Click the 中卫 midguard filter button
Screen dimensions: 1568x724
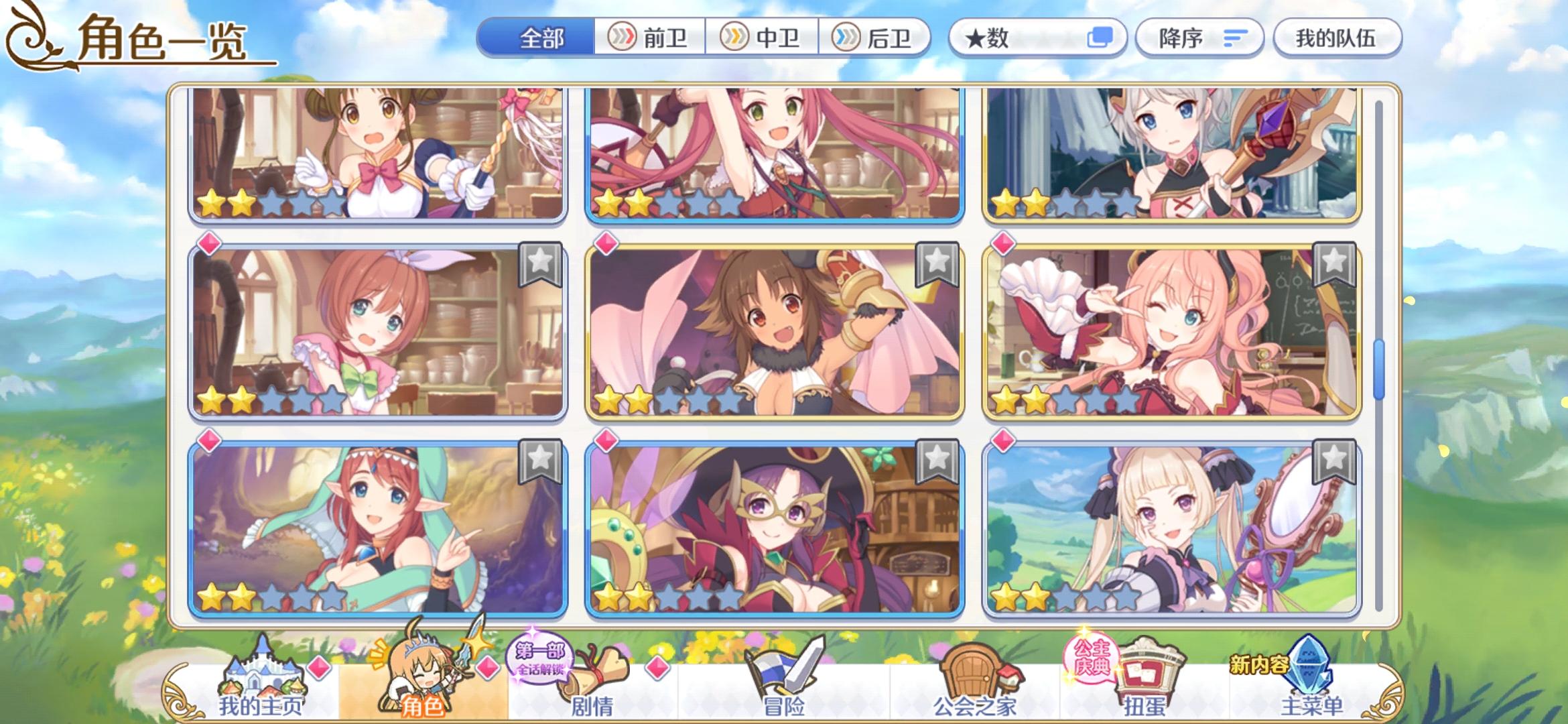point(763,38)
